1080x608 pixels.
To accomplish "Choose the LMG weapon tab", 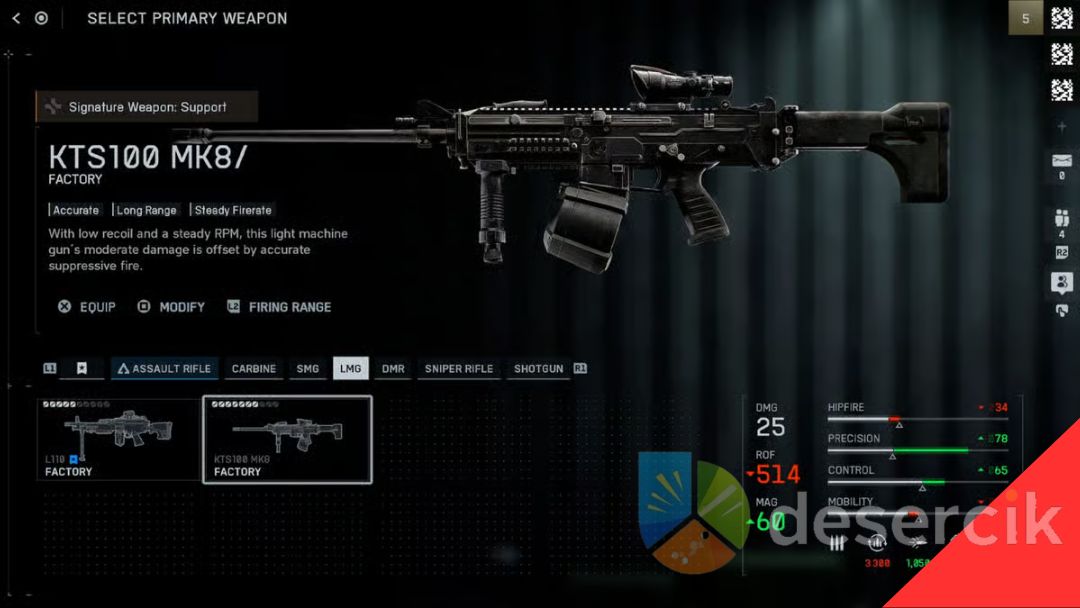I will pyautogui.click(x=350, y=369).
